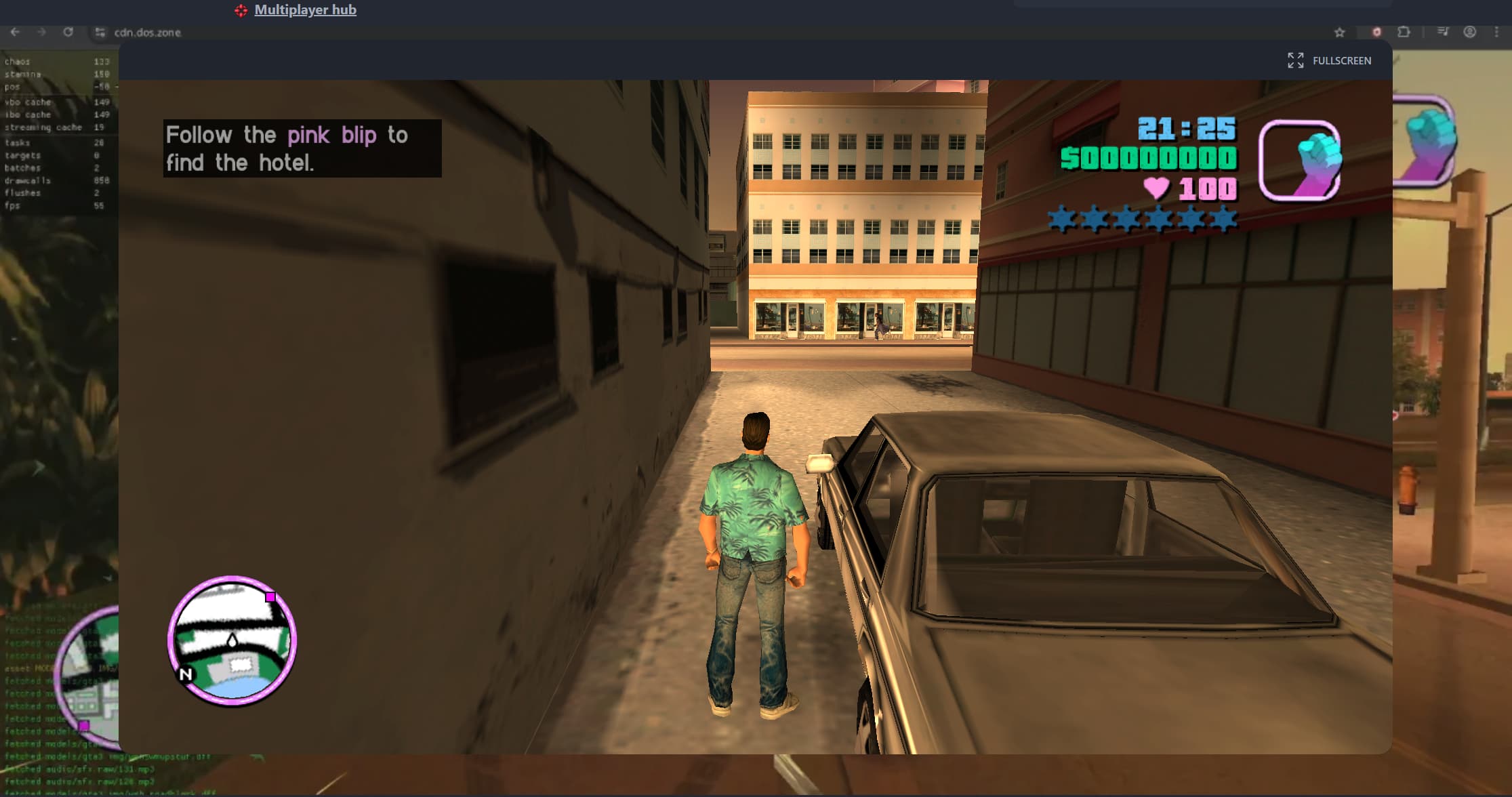Open the Multiplayer hub link
This screenshot has width=1512, height=797.
point(305,9)
